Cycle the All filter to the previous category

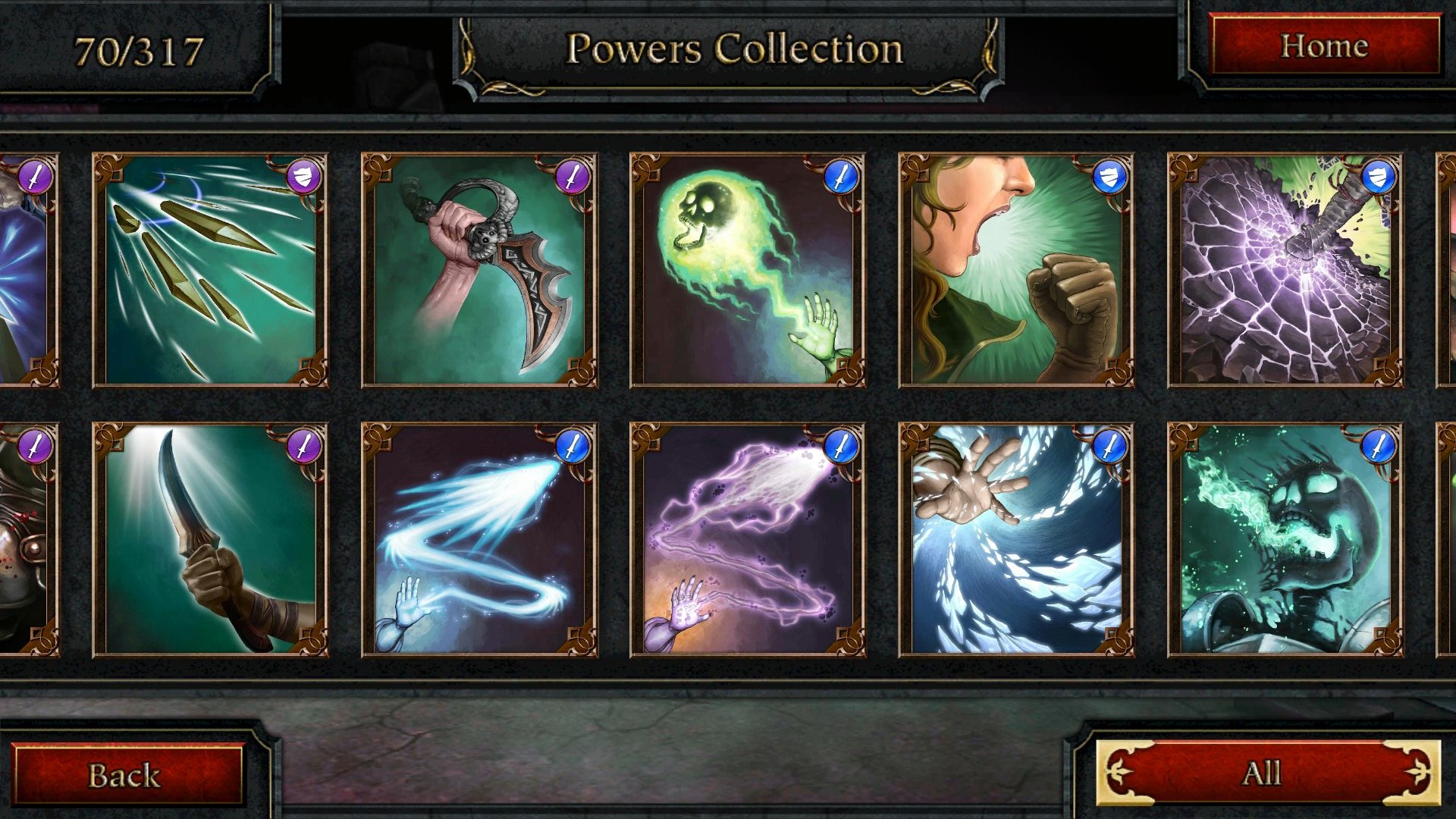(x=1119, y=773)
